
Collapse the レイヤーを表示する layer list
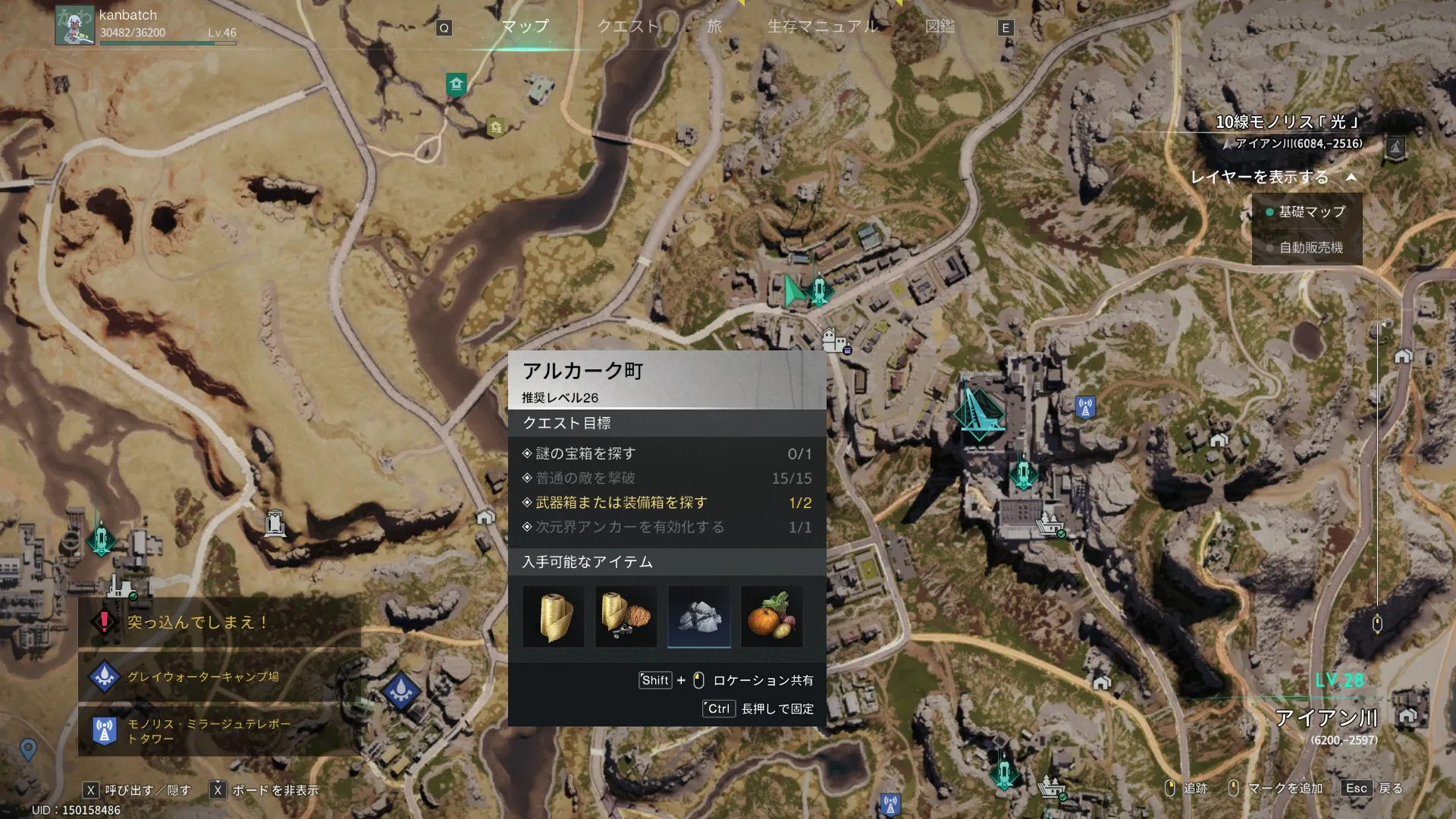(x=1351, y=177)
